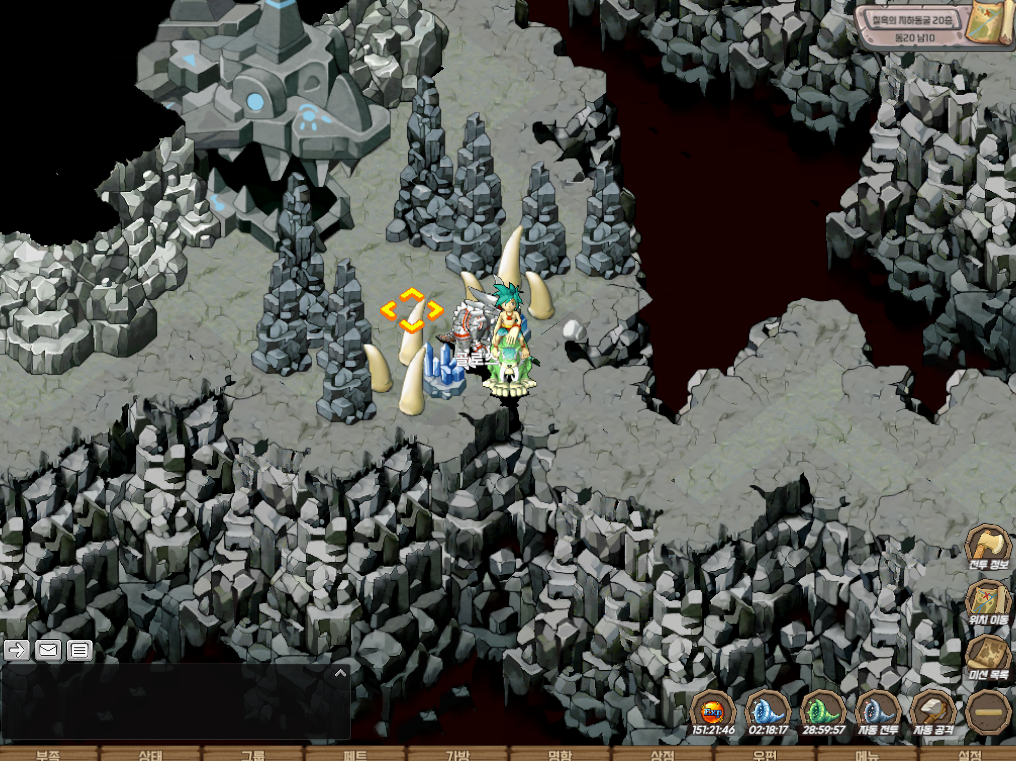Click the Exp boost orb icon
The width and height of the screenshot is (1016, 761).
click(713, 711)
